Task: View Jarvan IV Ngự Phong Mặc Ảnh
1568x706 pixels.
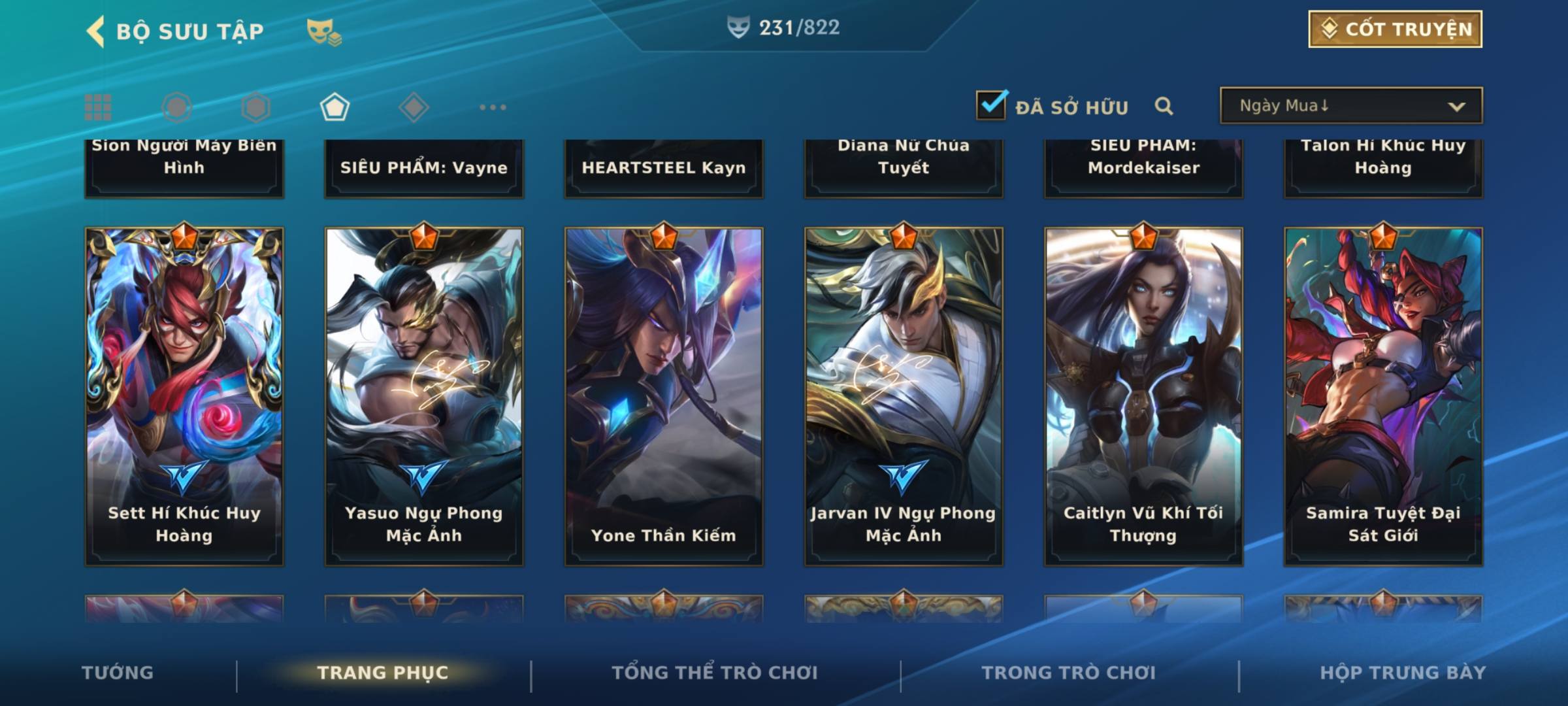Action: pos(904,396)
